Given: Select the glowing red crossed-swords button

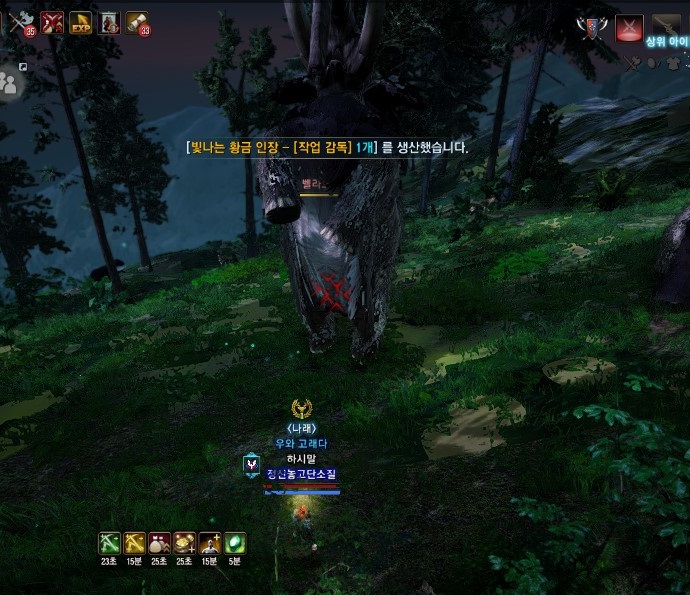Looking at the screenshot, I should pos(629,28).
